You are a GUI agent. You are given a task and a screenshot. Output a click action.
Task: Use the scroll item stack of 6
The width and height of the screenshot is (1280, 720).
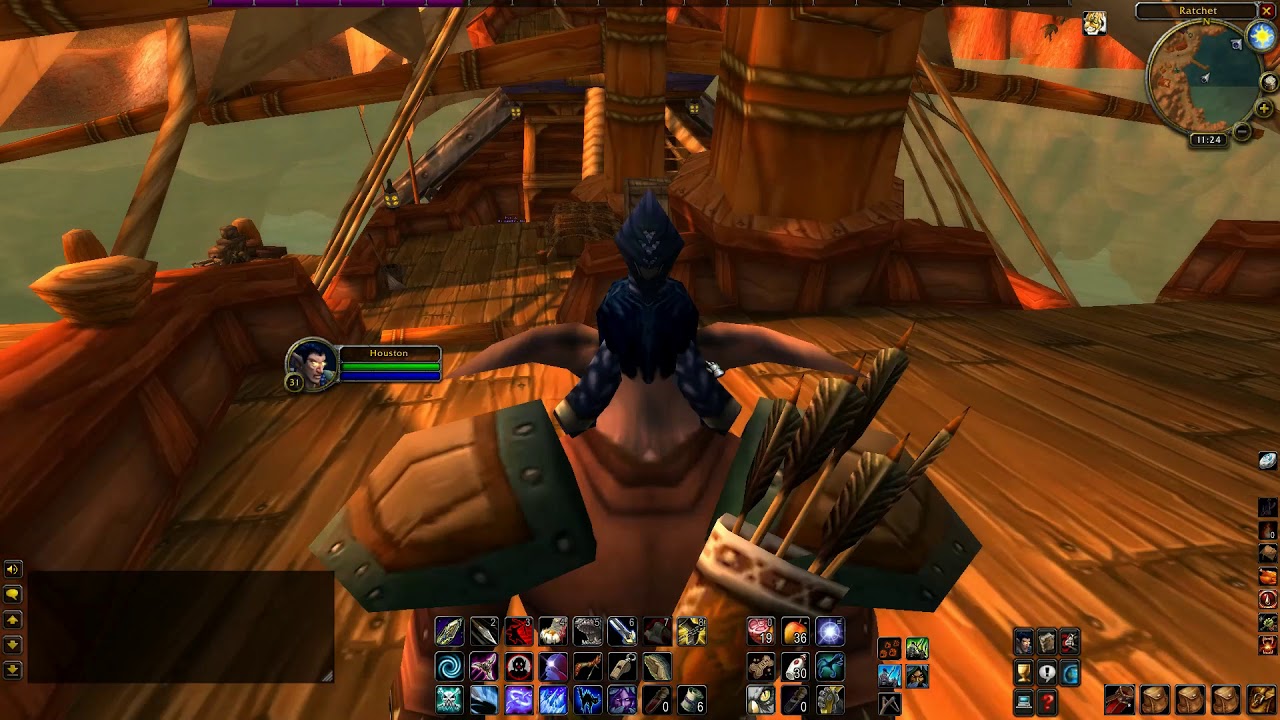[x=691, y=700]
